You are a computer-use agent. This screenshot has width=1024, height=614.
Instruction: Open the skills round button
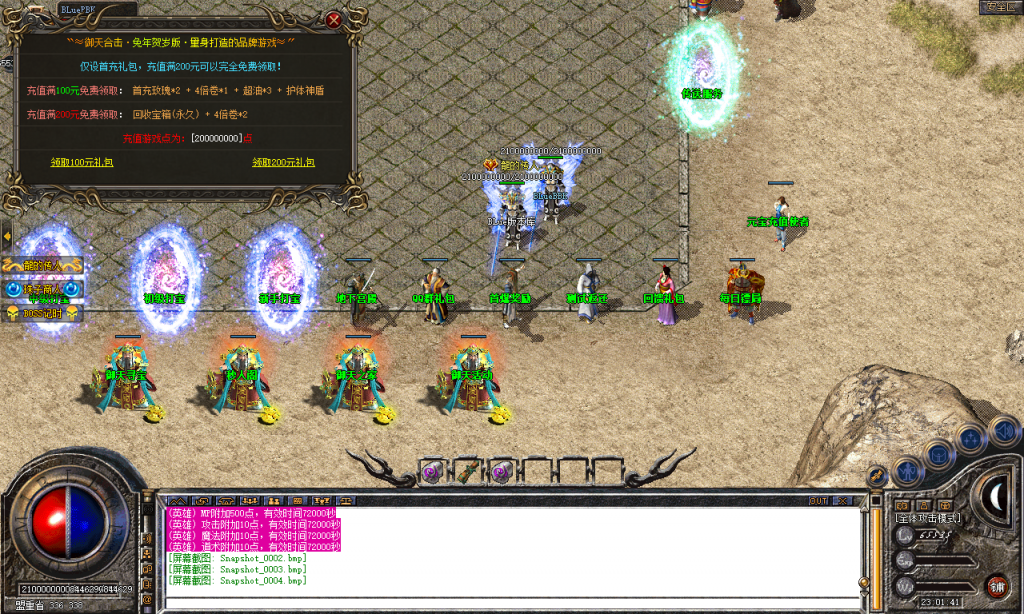click(x=970, y=437)
